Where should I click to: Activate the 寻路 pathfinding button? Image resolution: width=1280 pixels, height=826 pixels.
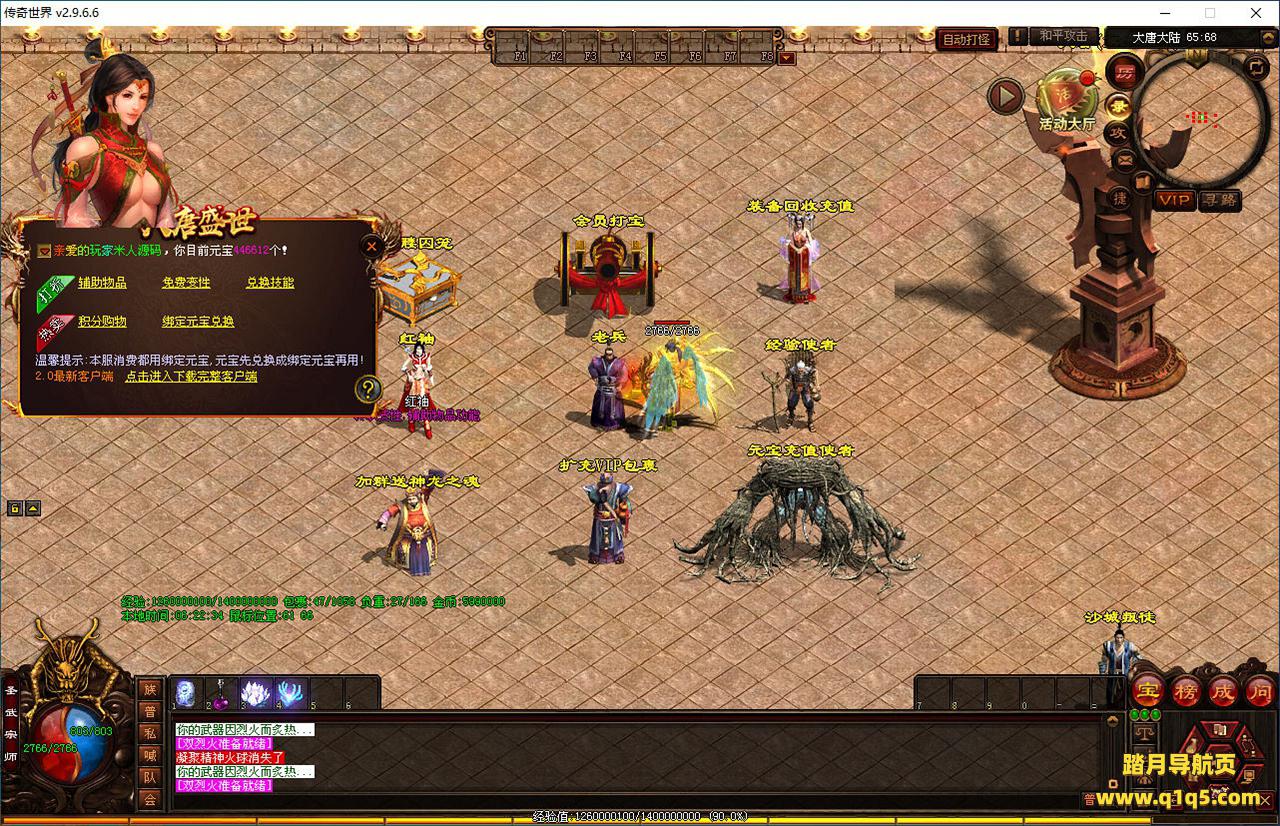1219,200
